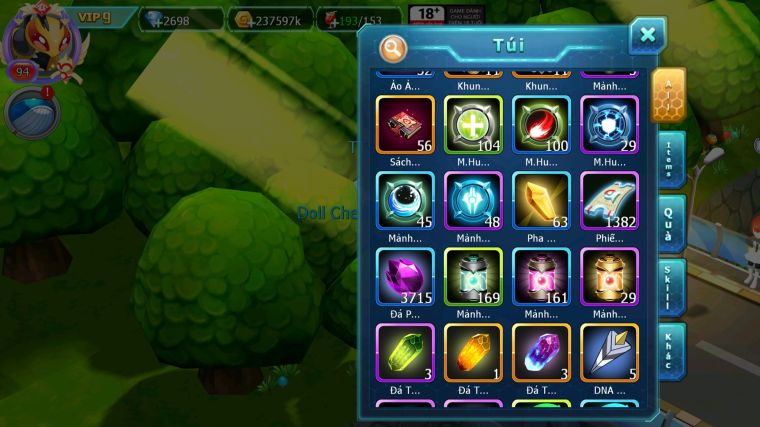Open the bag search magnifier
Viewport: 760px width, 427px height.
coord(394,48)
